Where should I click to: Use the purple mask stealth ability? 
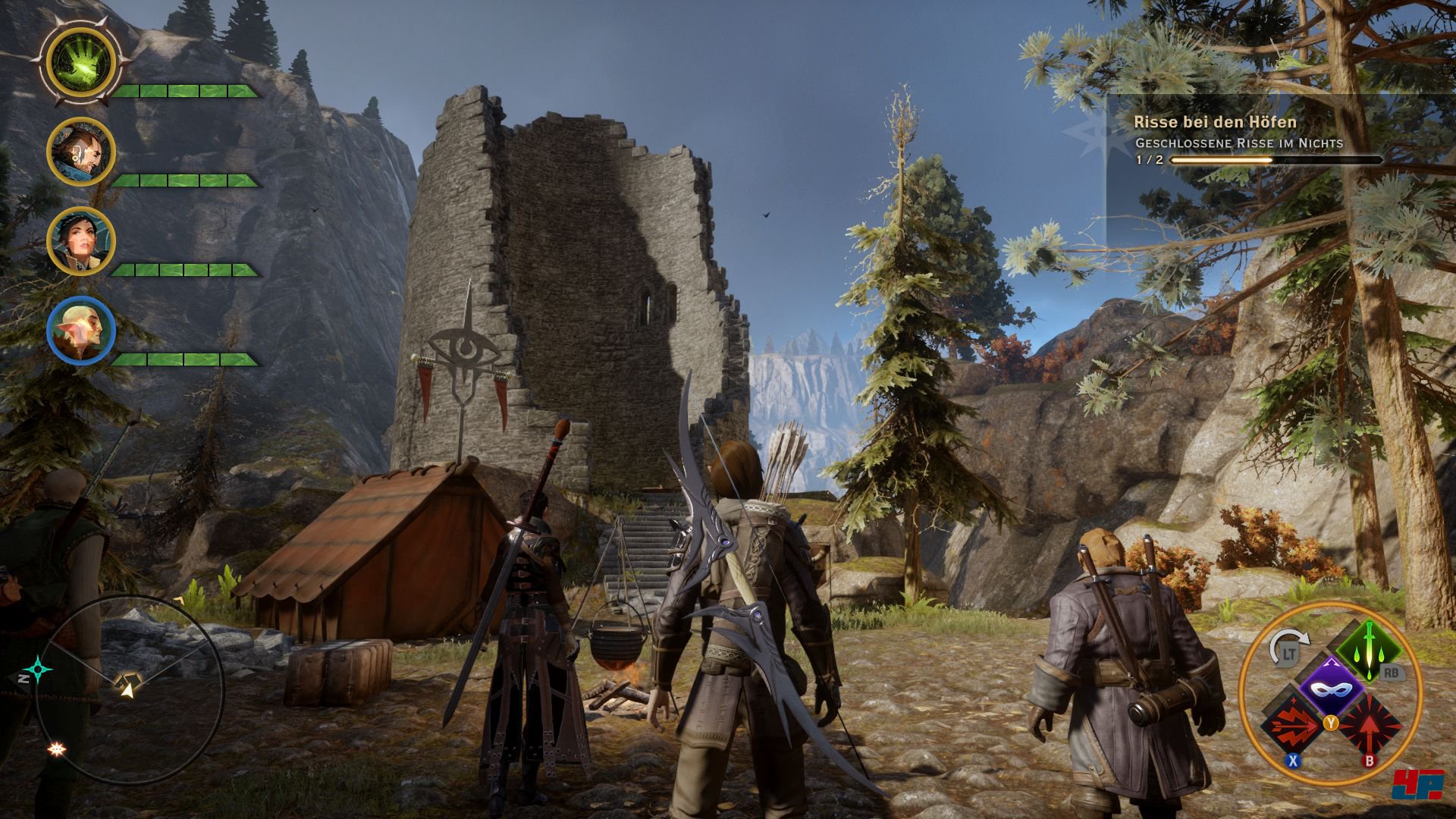(x=1332, y=689)
